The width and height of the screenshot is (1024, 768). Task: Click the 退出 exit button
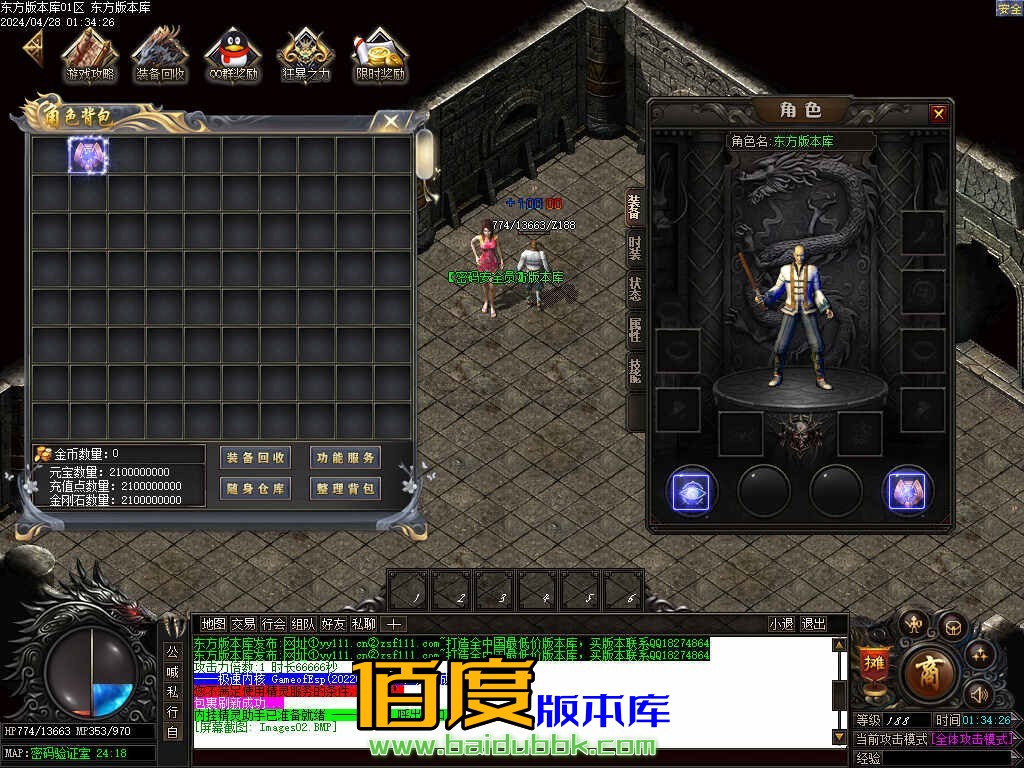point(814,624)
